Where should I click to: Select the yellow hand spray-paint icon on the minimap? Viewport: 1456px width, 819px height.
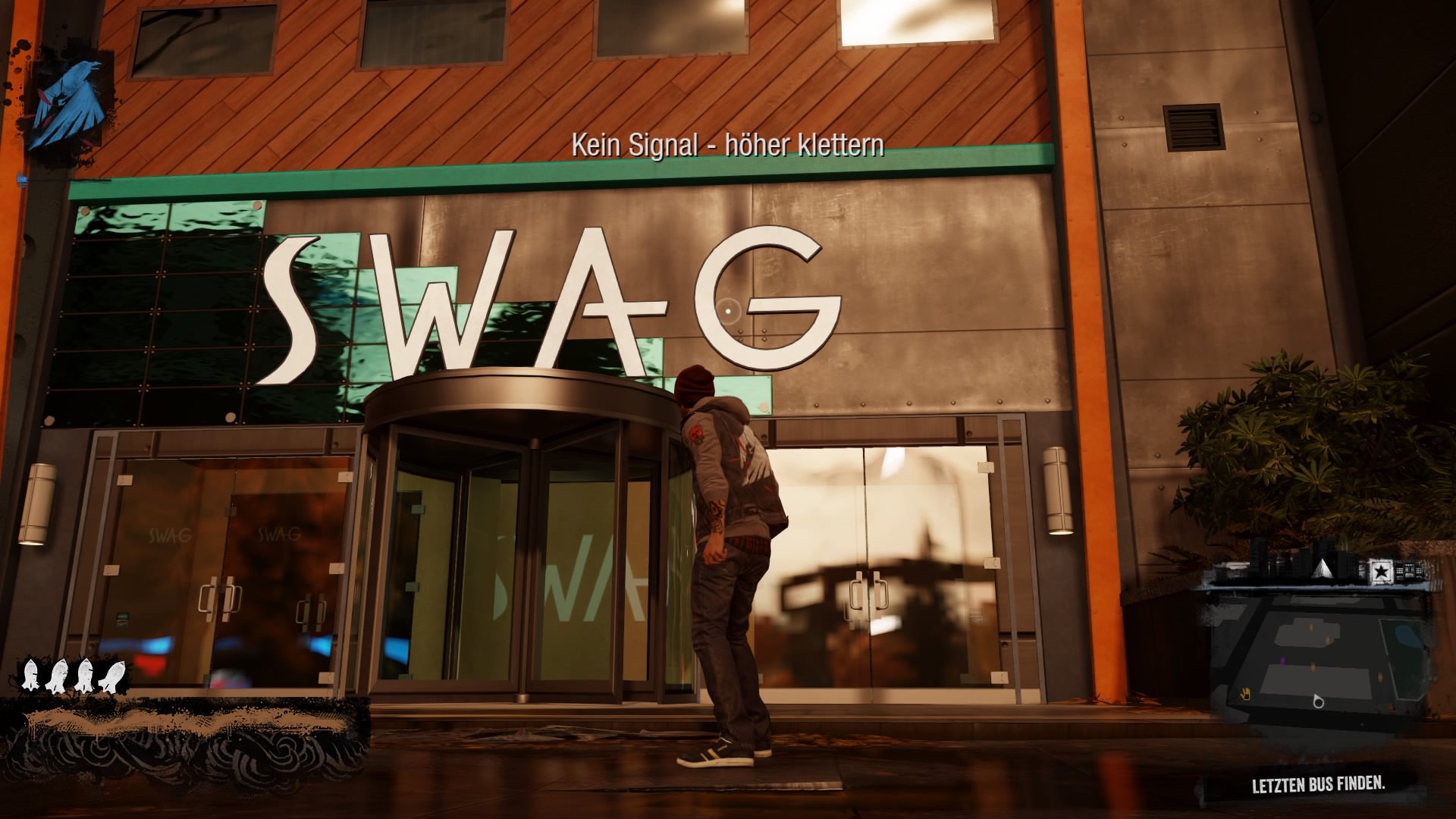pos(1245,694)
